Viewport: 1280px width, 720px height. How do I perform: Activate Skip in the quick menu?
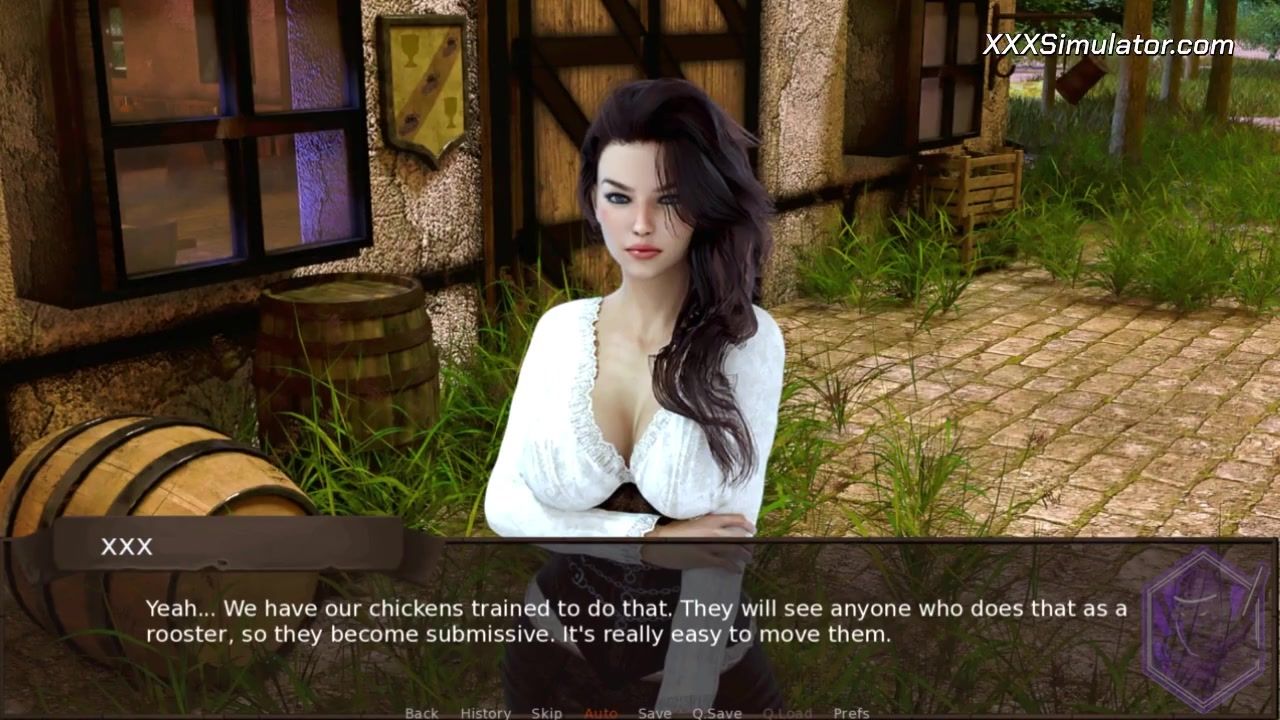point(546,713)
